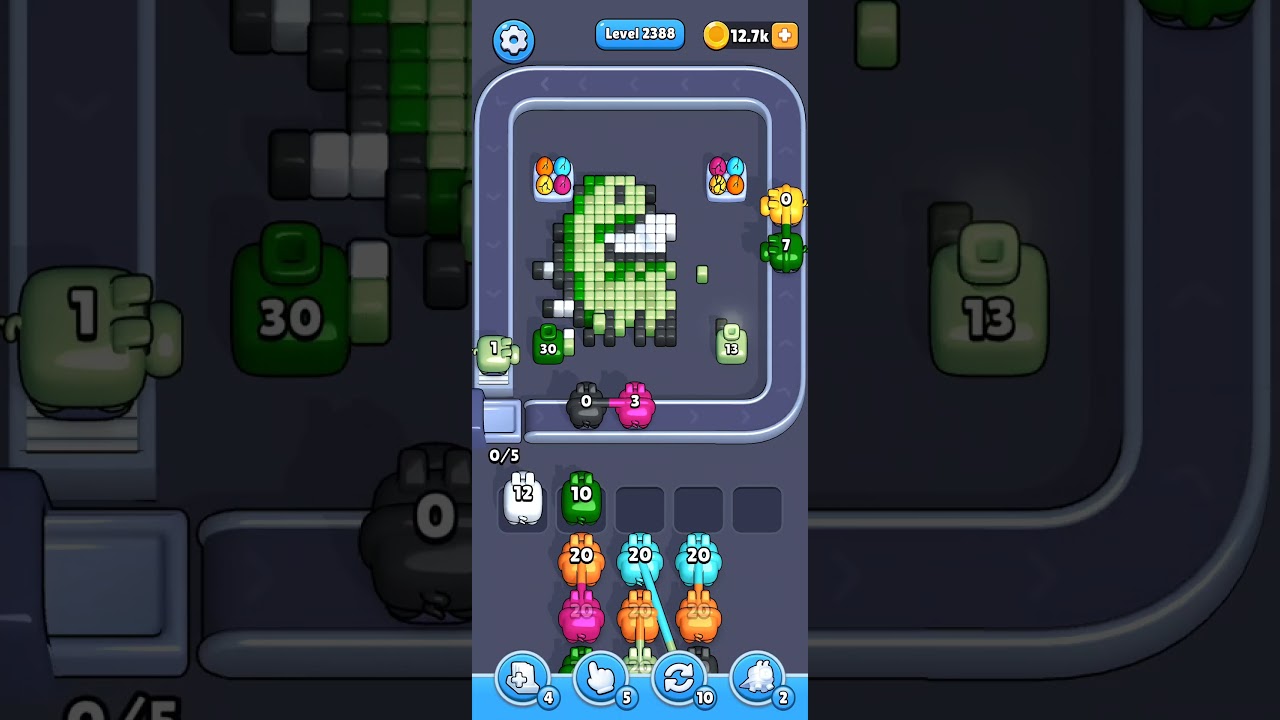Activate the hand pointer booster
Viewport: 1280px width, 720px height.
[598, 678]
